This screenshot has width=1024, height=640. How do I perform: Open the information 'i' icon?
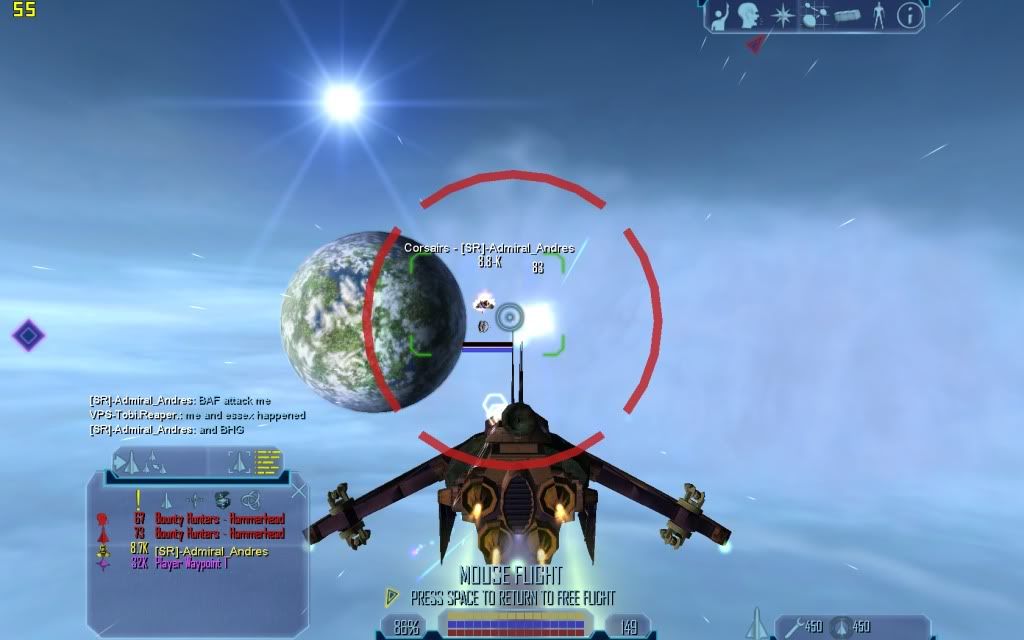pos(909,16)
